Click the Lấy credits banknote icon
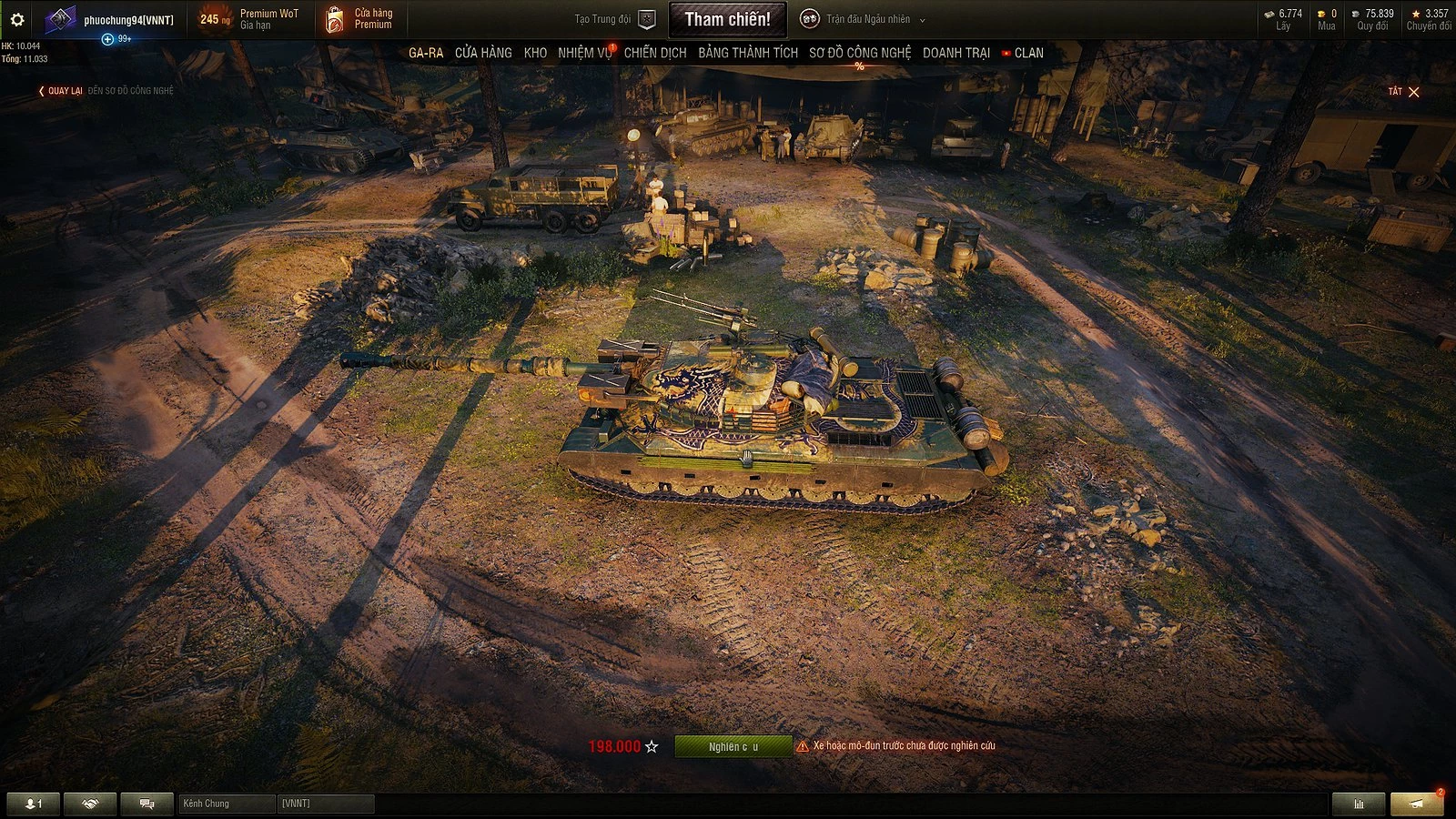The width and height of the screenshot is (1456, 819). (1270, 13)
